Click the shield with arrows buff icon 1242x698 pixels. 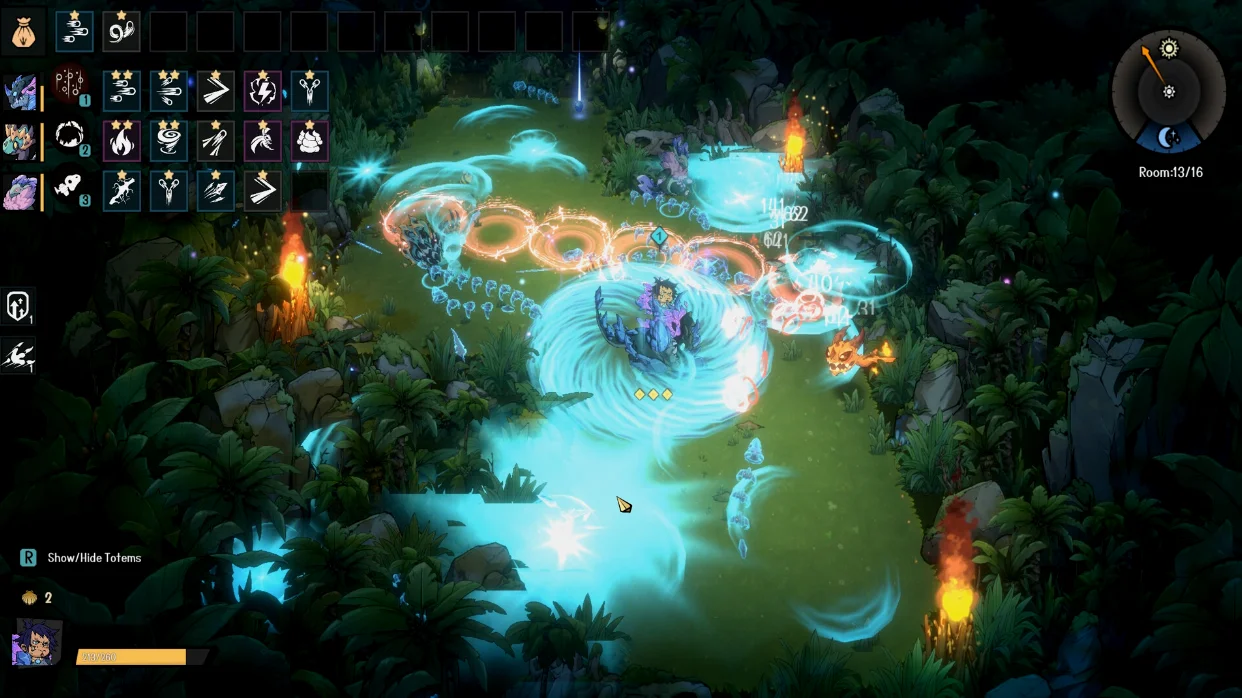[x=19, y=307]
